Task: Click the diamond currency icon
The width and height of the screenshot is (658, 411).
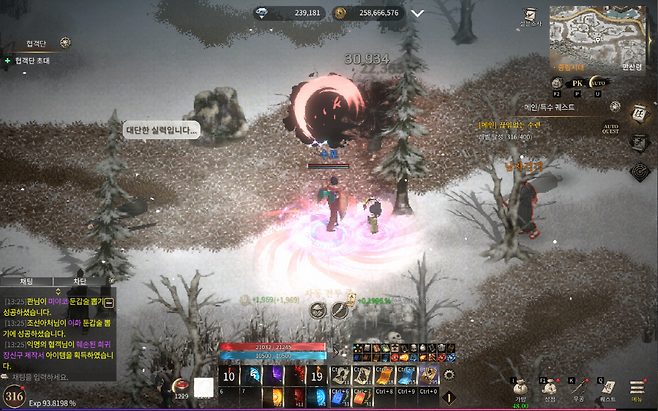Action: (262, 13)
